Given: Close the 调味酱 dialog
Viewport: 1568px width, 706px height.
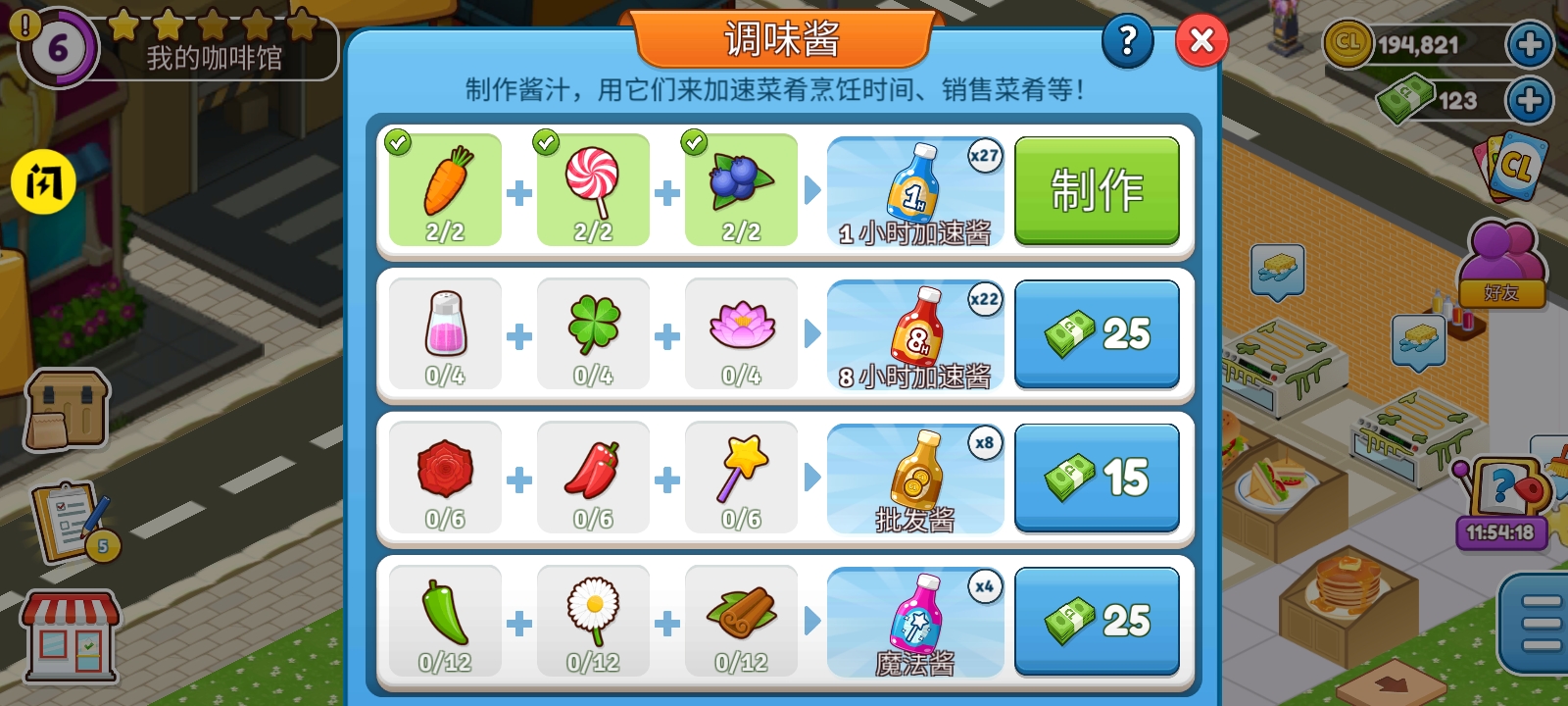Looking at the screenshot, I should 1201,40.
